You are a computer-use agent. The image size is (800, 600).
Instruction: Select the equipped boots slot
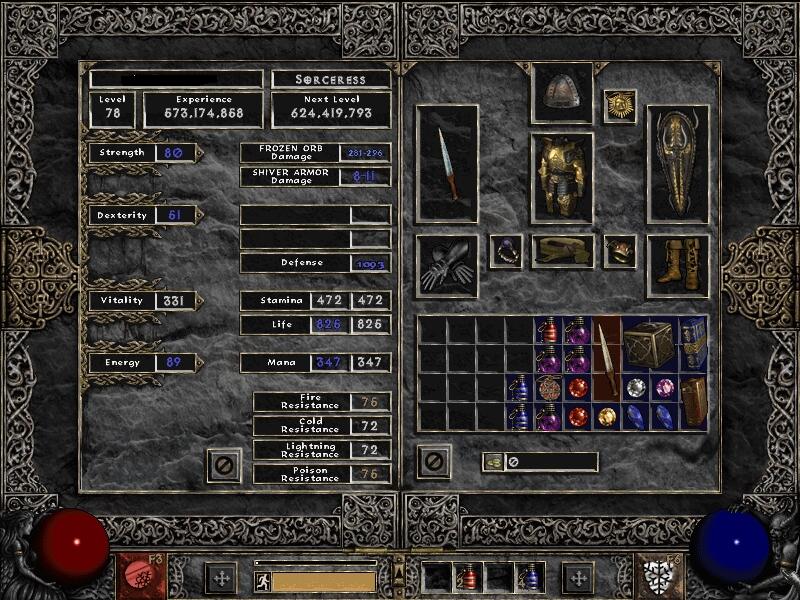[x=677, y=265]
